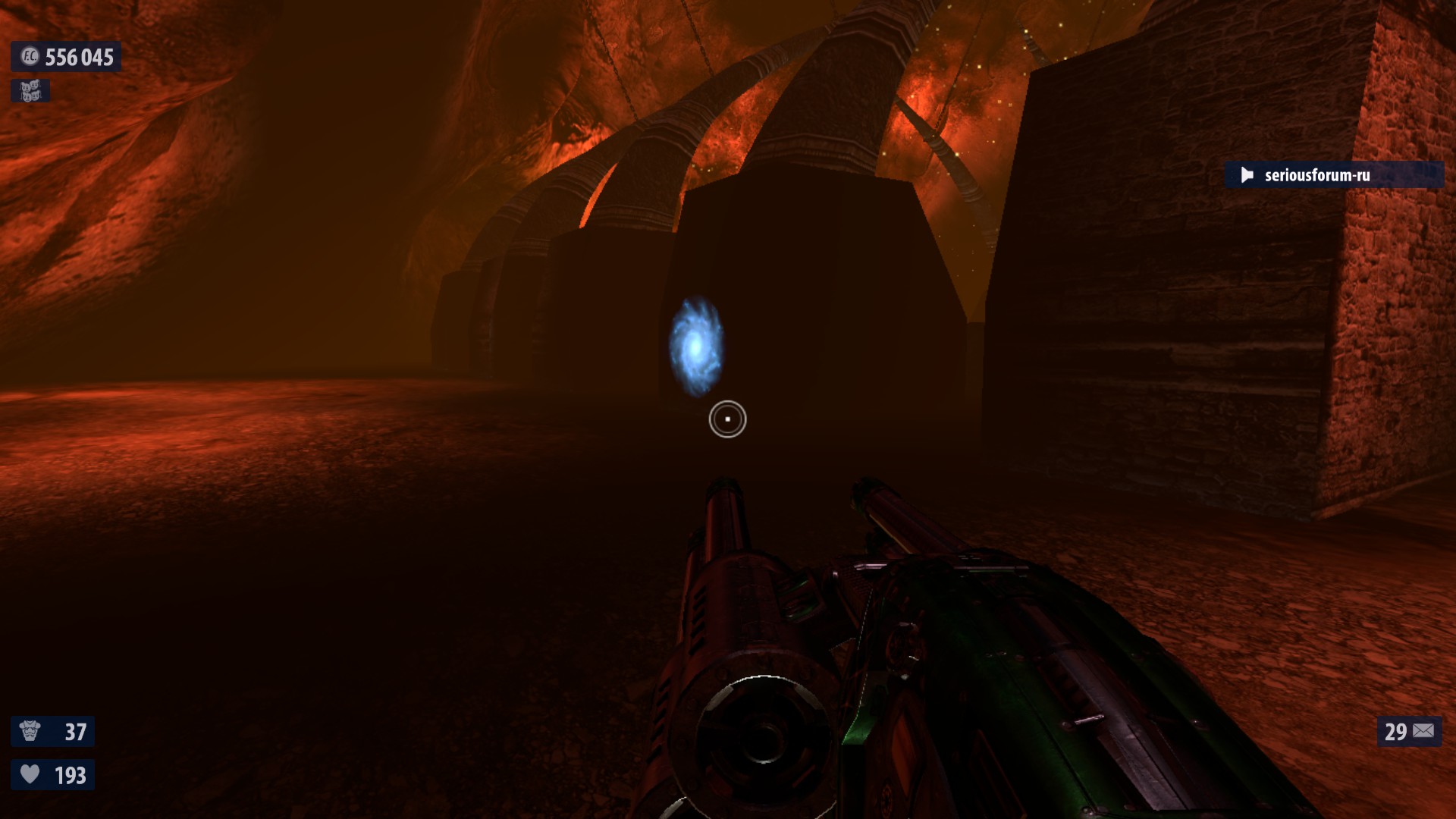Image resolution: width=1456 pixels, height=819 pixels.
Task: Select the seriousforum-ru player entry
Action: 1316,175
